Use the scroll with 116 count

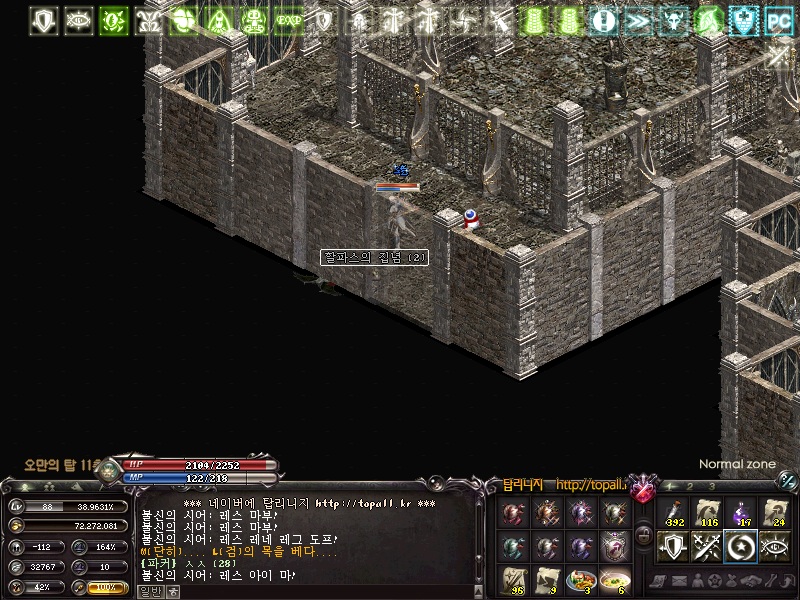pyautogui.click(x=707, y=513)
